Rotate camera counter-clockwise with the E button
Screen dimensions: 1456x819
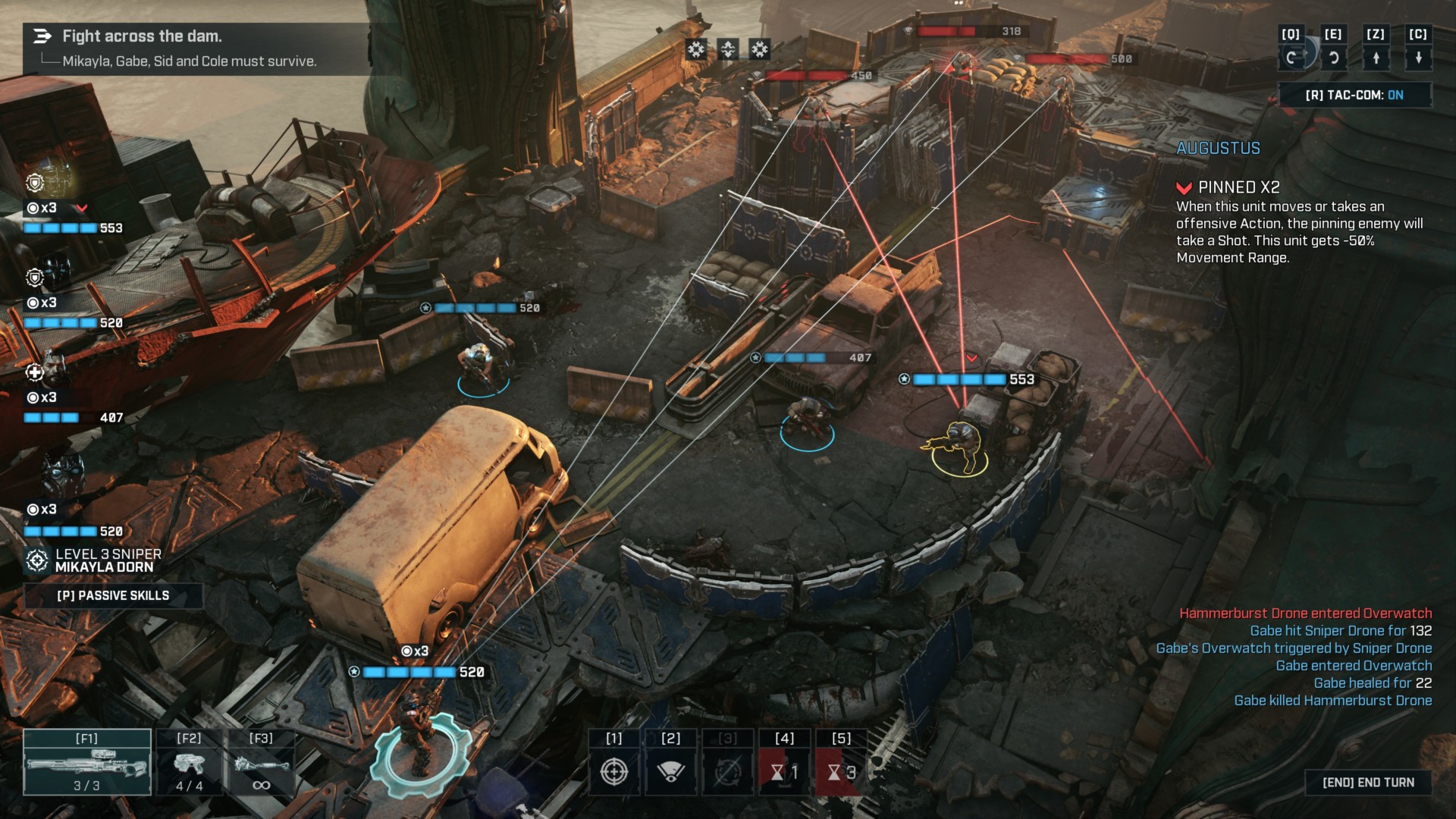click(1333, 57)
